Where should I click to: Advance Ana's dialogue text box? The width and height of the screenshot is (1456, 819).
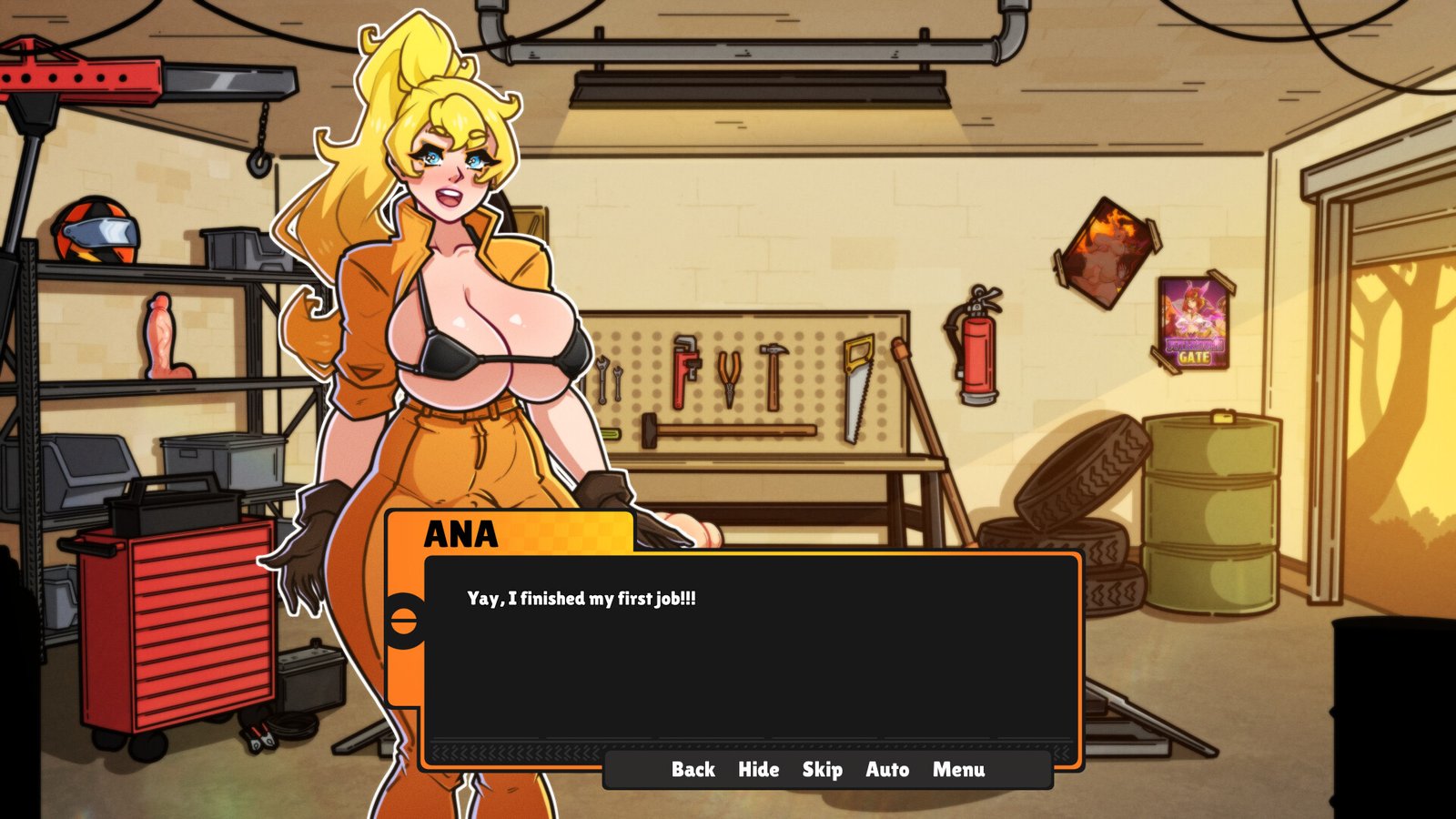click(x=751, y=655)
